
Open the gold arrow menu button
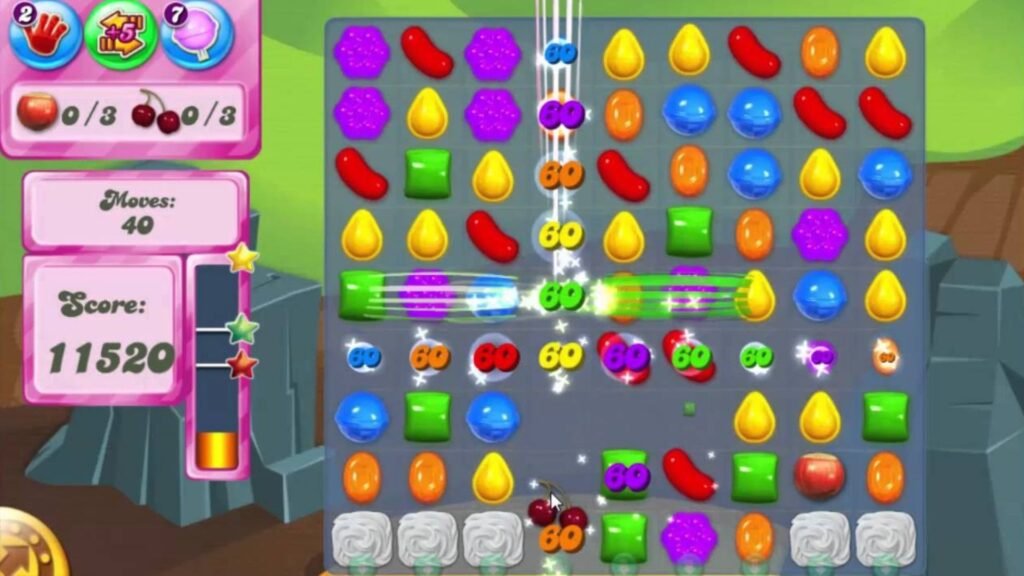coord(22,550)
